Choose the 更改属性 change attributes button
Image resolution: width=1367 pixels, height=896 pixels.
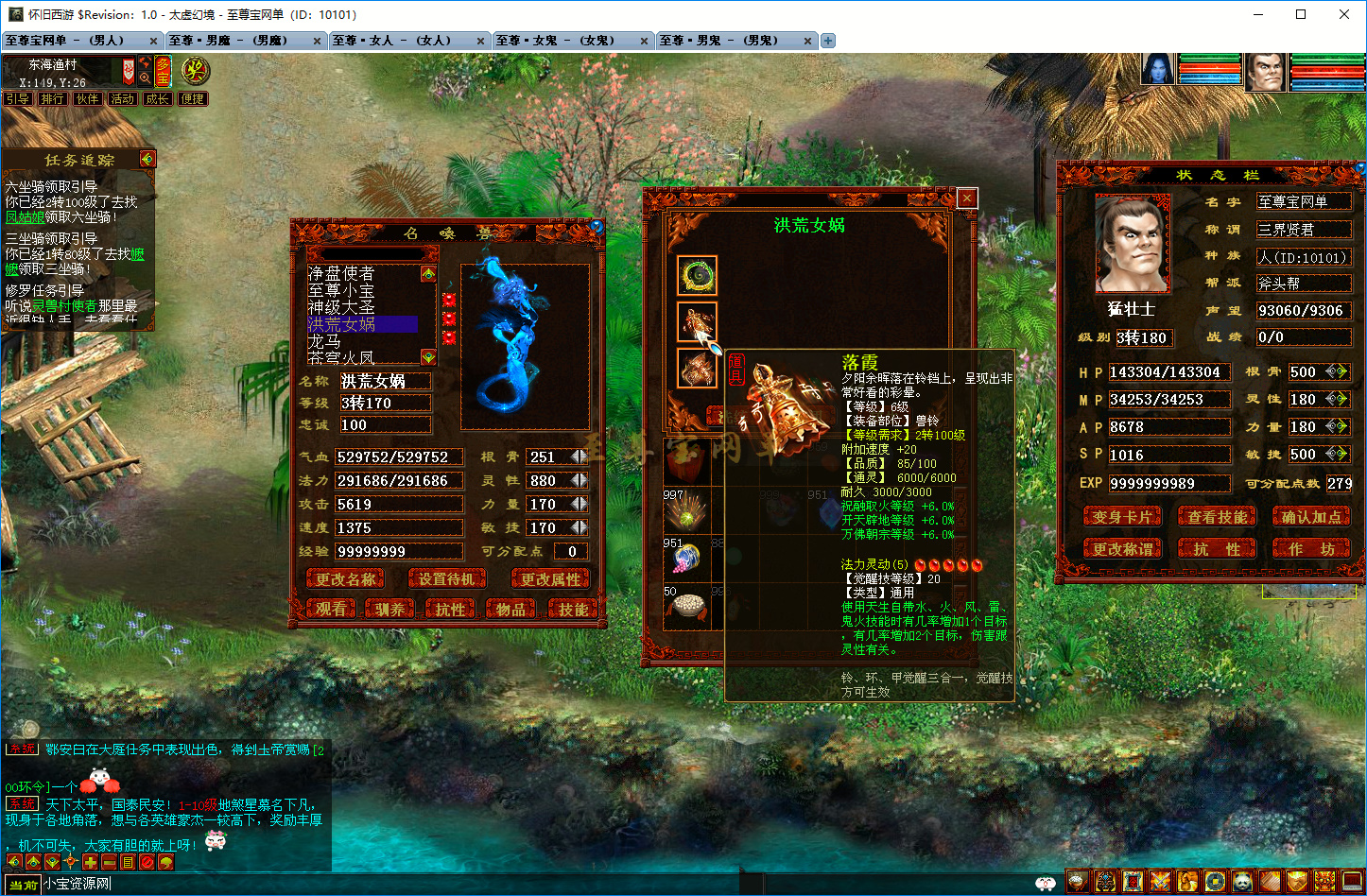[x=550, y=579]
